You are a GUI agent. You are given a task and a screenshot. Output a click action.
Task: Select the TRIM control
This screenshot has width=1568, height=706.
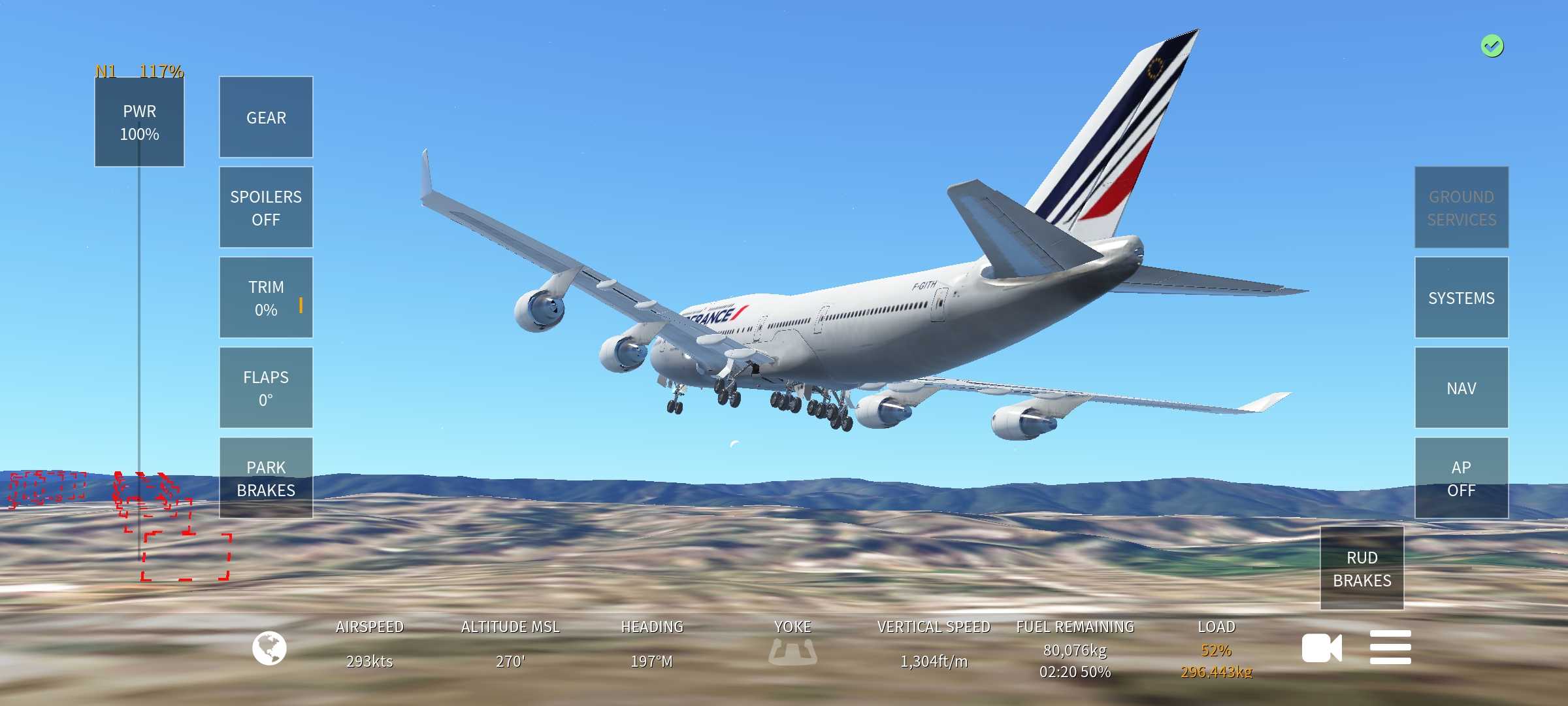pos(266,297)
